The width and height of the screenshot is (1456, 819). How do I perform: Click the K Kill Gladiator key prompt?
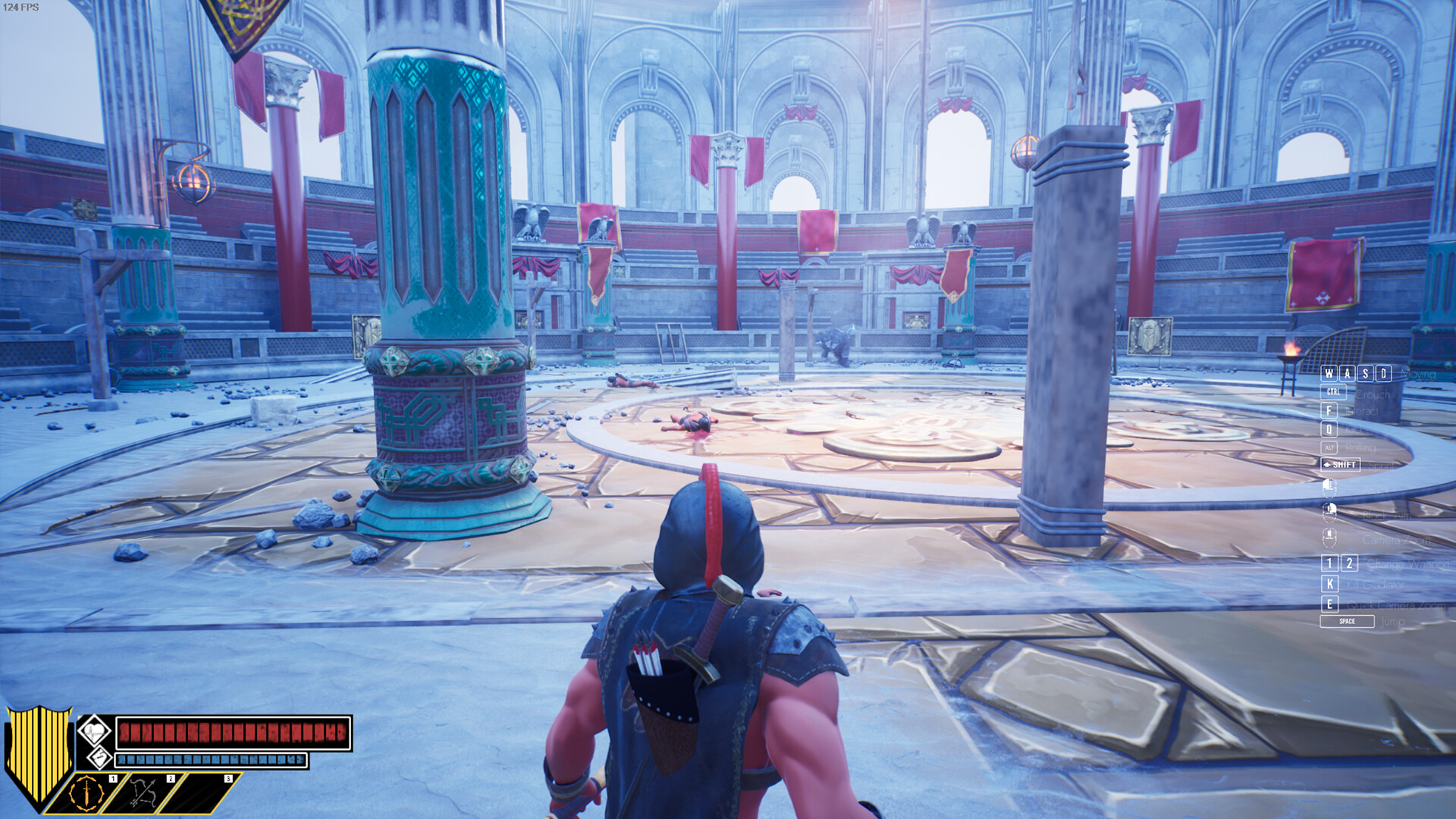point(1329,585)
